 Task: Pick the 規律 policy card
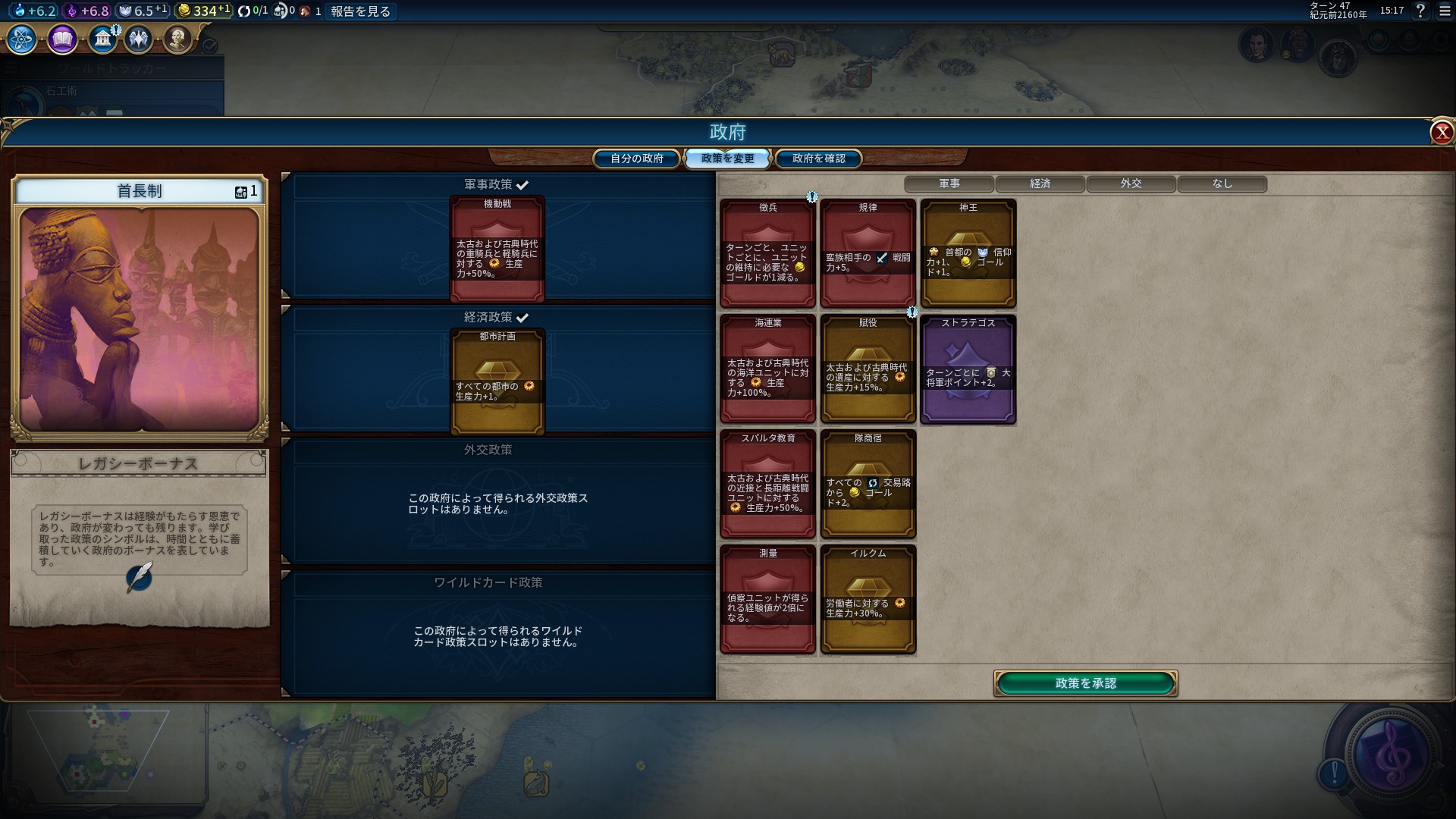(x=868, y=253)
